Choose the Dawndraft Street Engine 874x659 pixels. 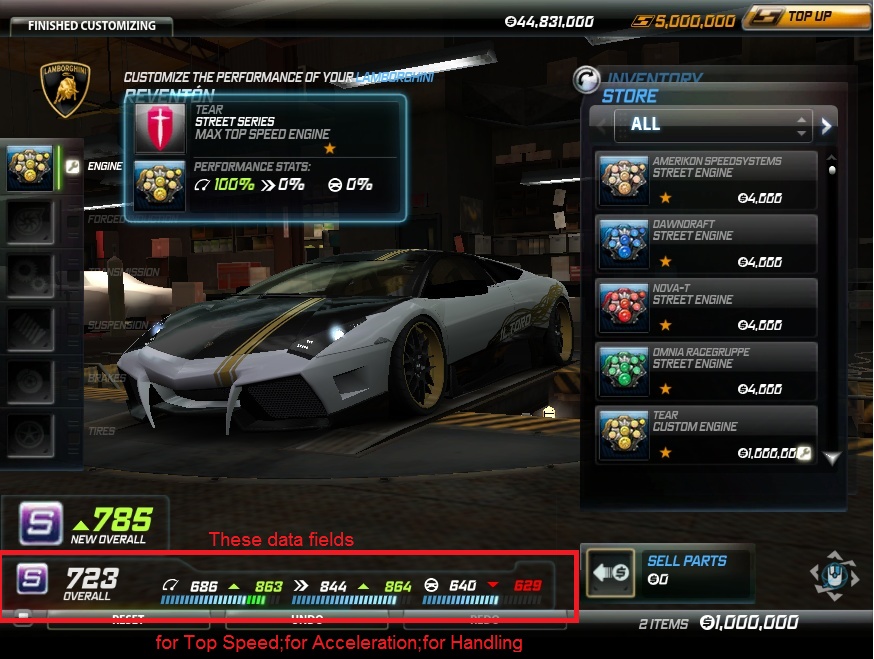pos(706,244)
